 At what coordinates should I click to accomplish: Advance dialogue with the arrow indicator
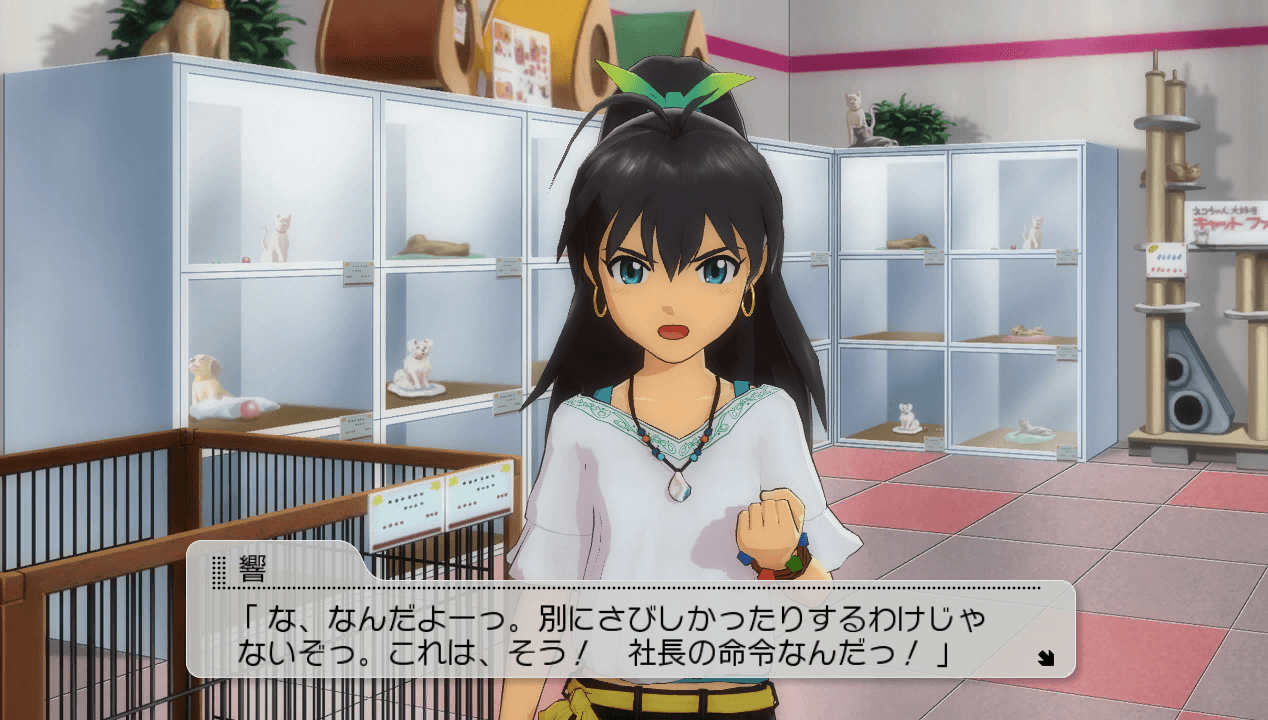point(1045,657)
